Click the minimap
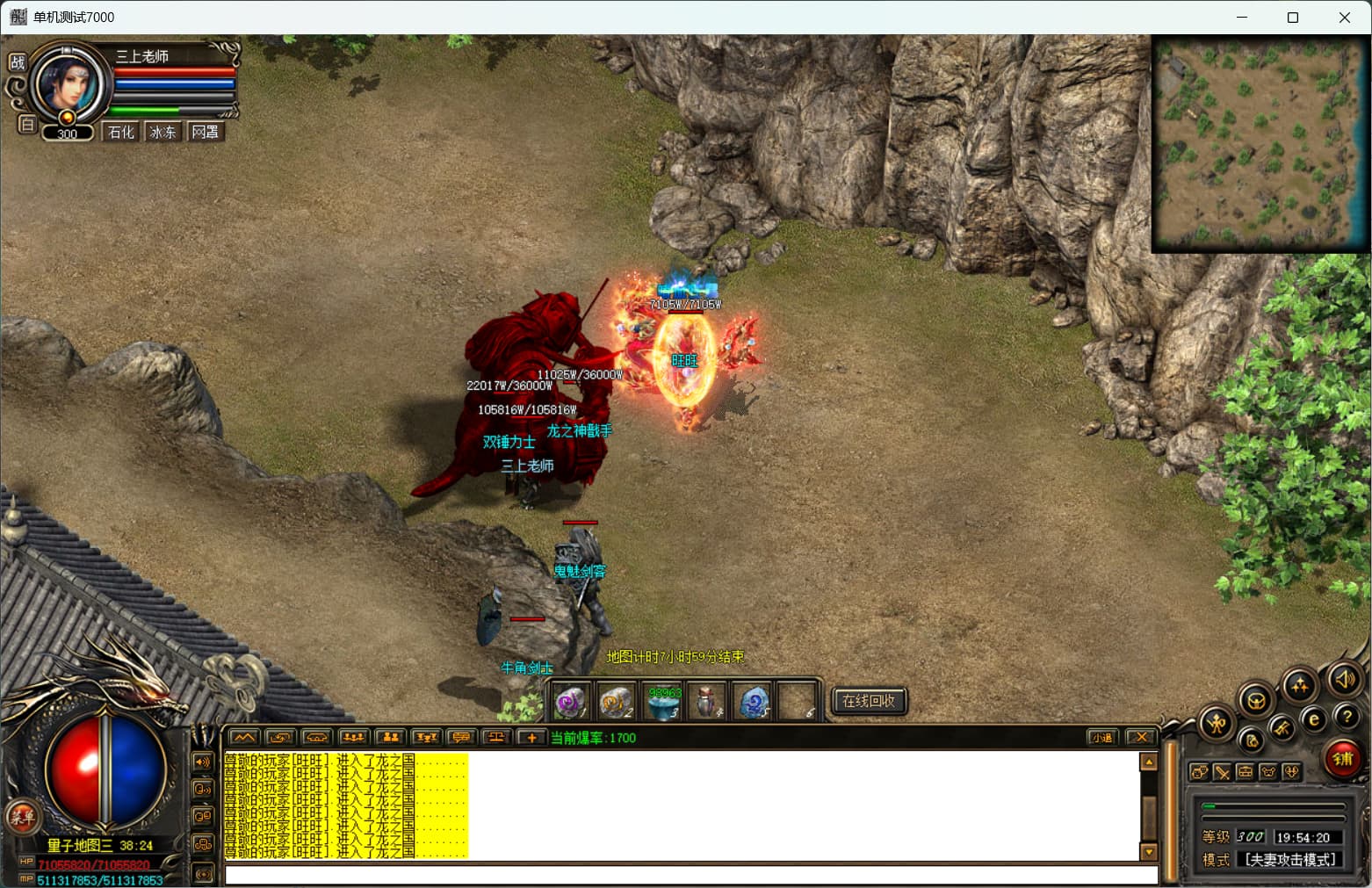 [x=1260, y=143]
